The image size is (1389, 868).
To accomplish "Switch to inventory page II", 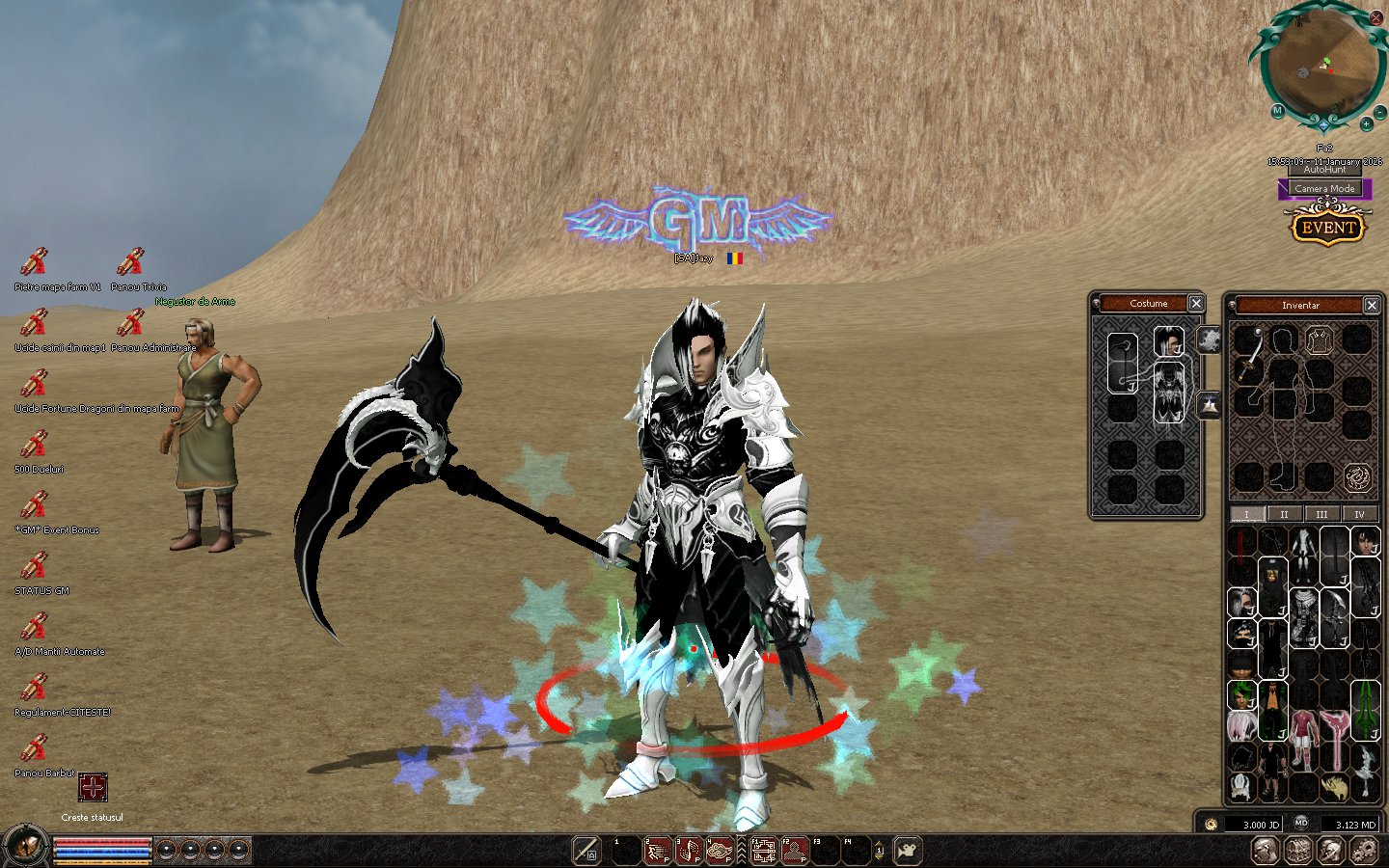I will point(1284,514).
